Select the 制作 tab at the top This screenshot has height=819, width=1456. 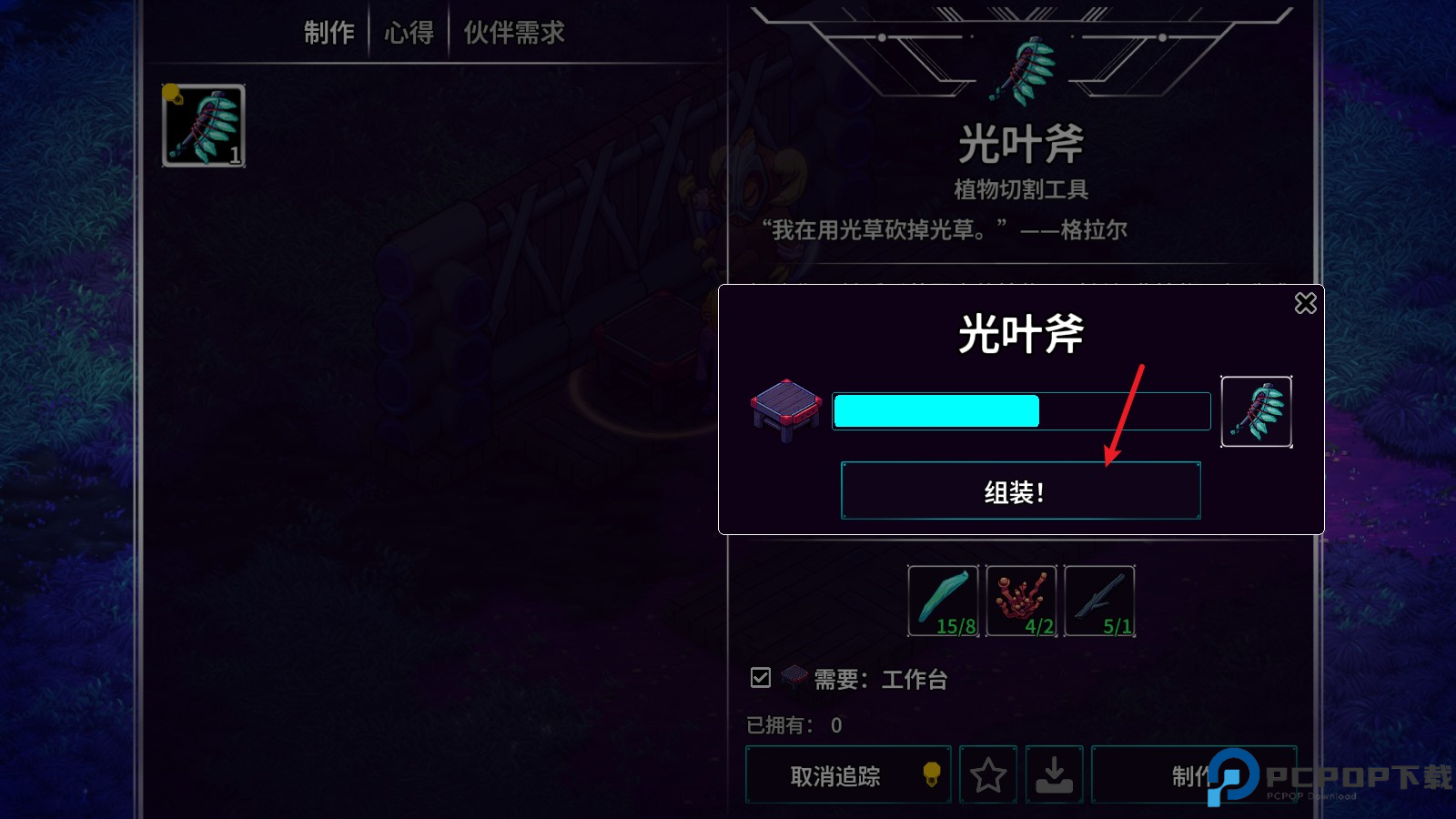pyautogui.click(x=329, y=32)
